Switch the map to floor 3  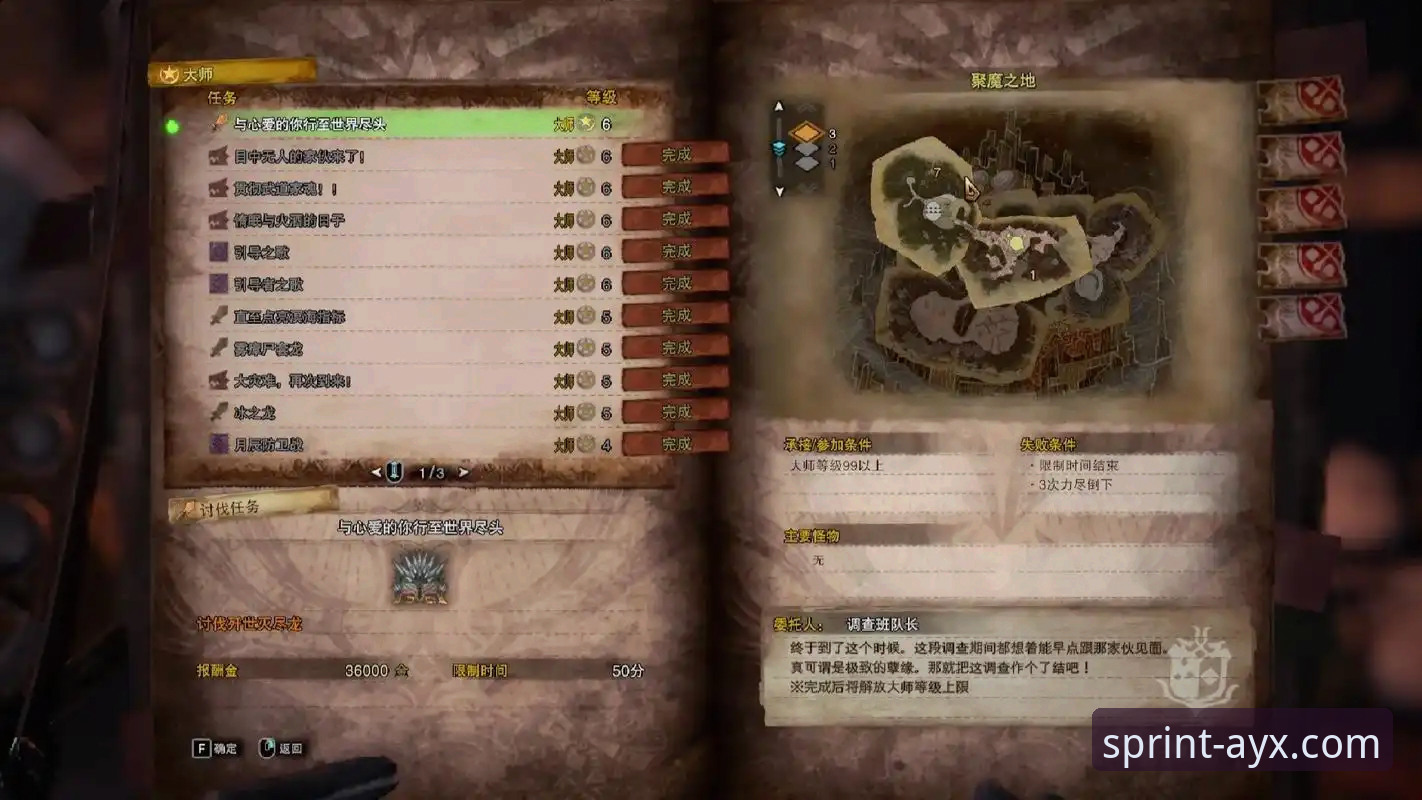pos(806,133)
